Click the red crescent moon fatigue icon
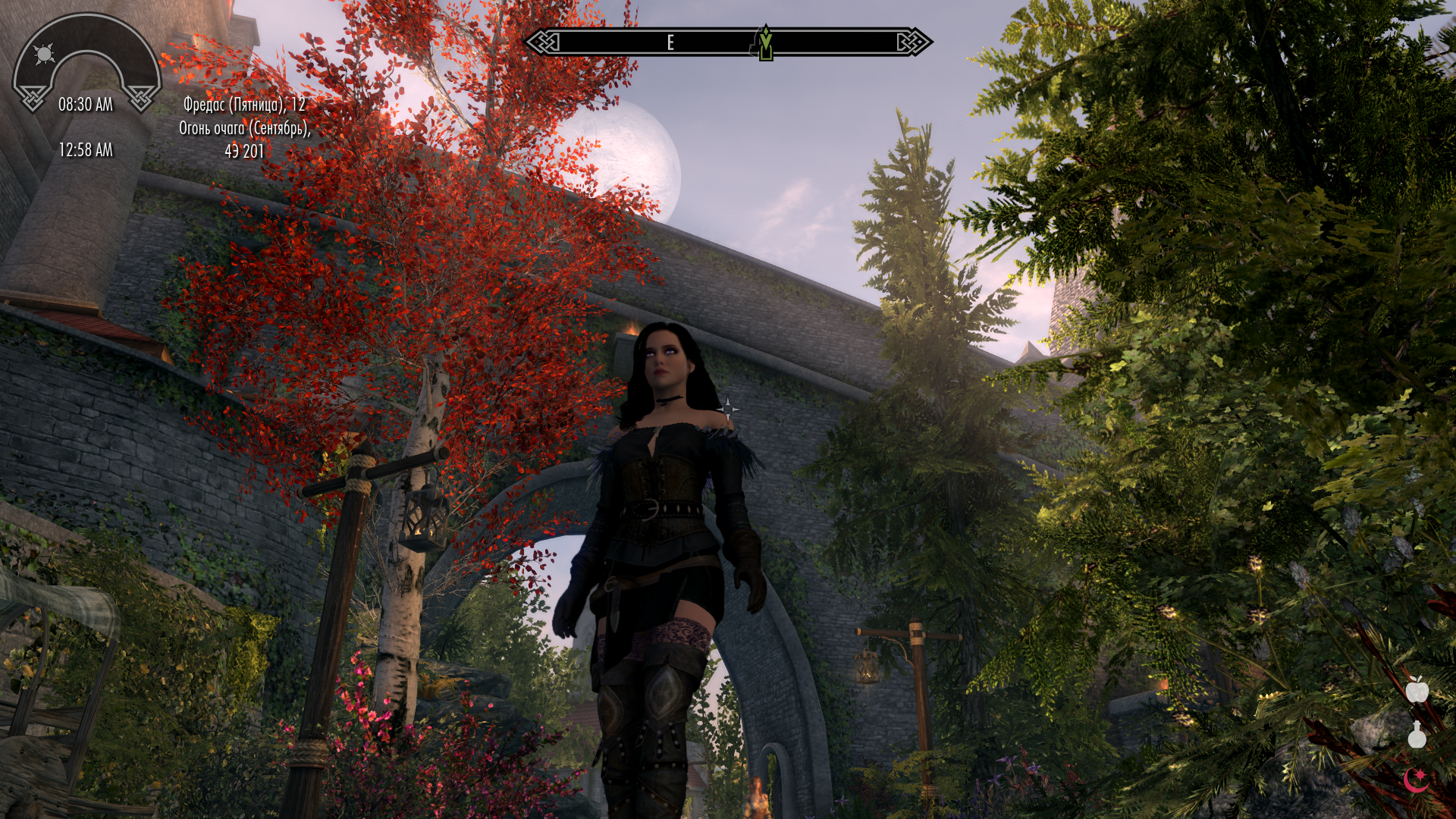The width and height of the screenshot is (1456, 819). (1416, 779)
